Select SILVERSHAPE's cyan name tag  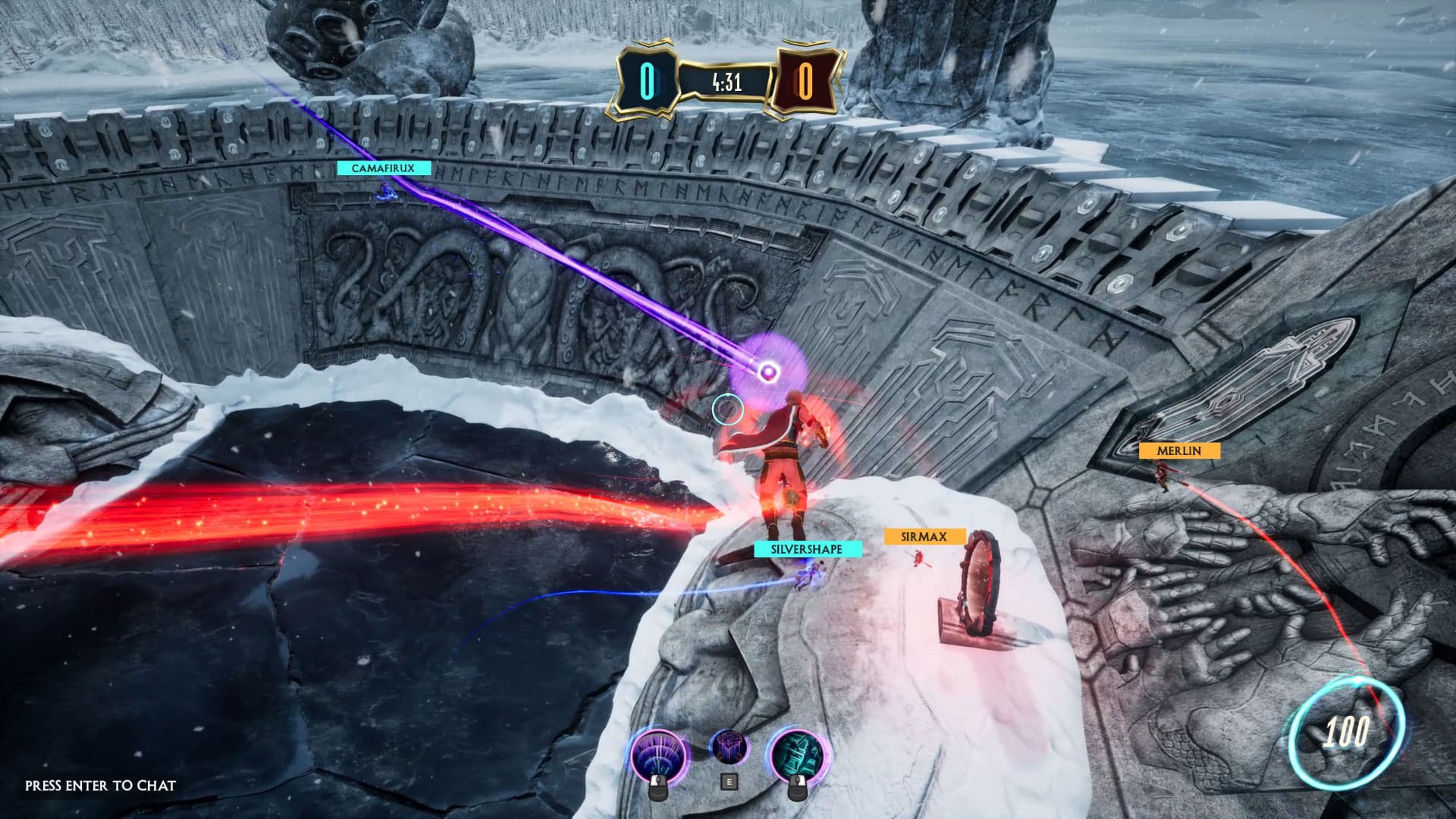tap(808, 549)
